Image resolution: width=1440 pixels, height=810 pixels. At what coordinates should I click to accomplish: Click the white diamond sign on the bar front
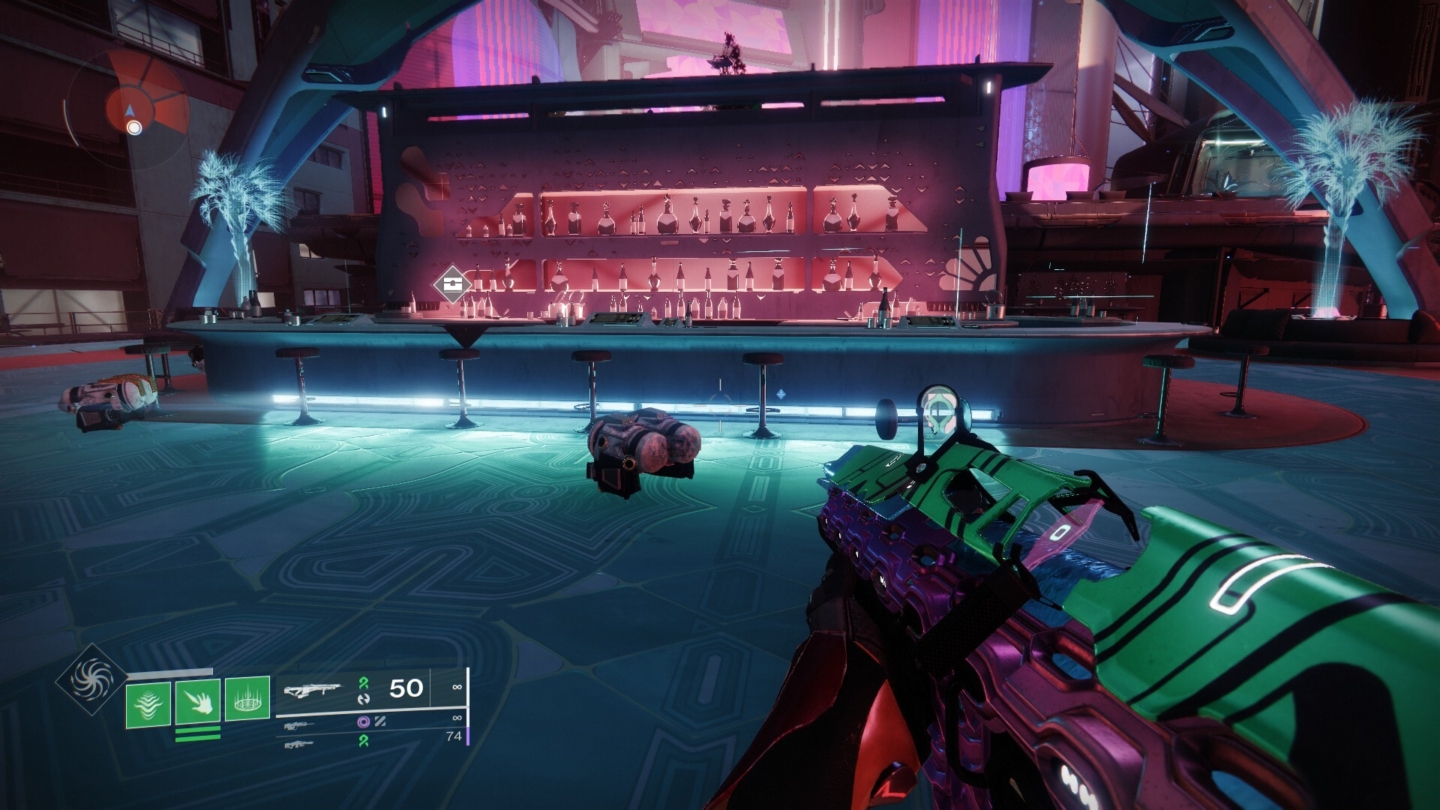(453, 282)
